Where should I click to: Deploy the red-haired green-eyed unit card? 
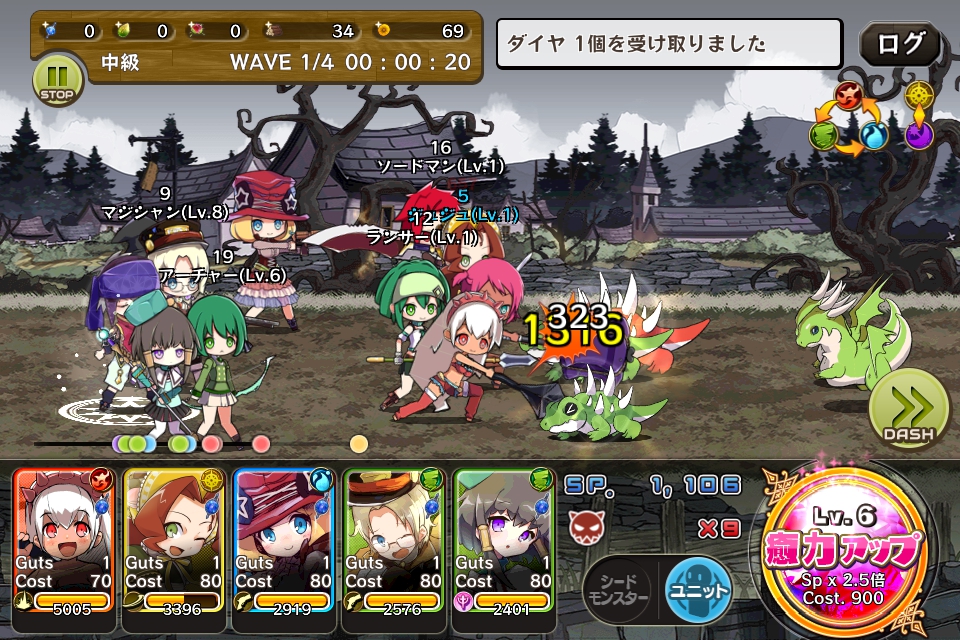(175, 540)
